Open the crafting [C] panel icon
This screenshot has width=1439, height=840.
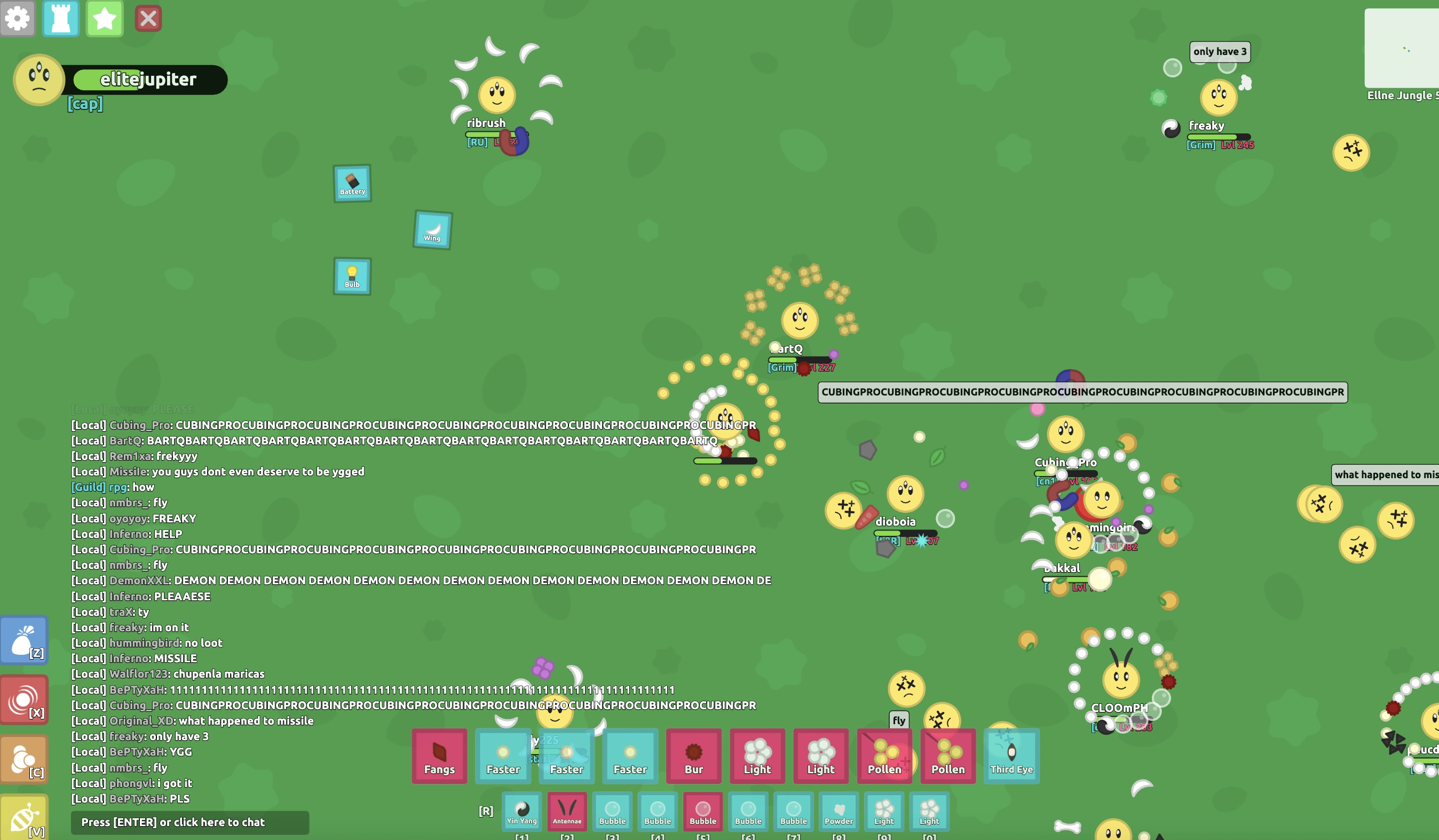[25, 759]
